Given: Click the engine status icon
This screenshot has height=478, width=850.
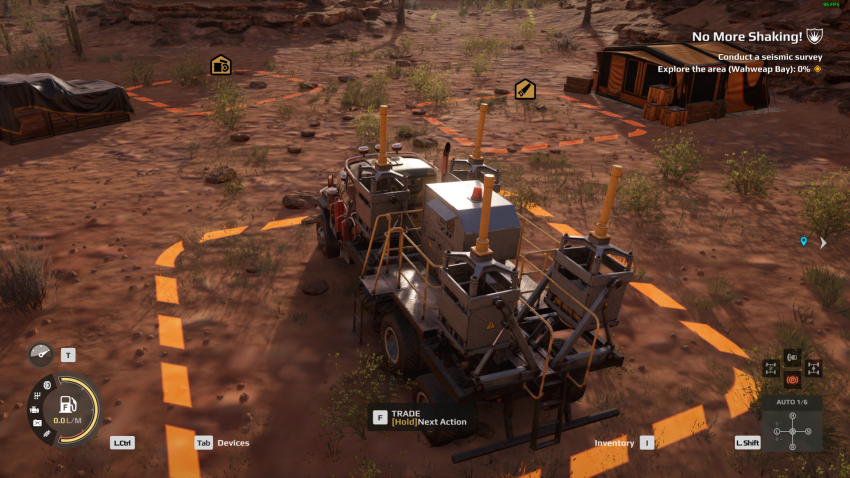Looking at the screenshot, I should point(35,410).
